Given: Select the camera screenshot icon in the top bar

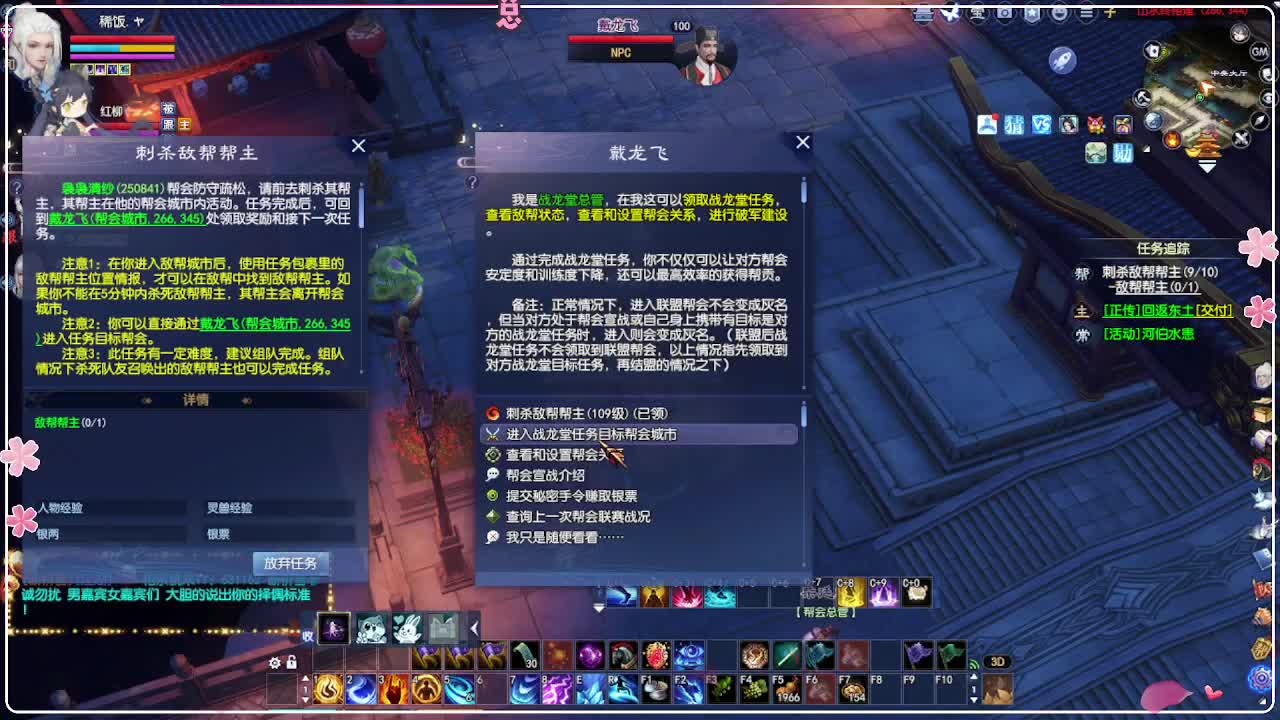Looking at the screenshot, I should pos(1003,13).
